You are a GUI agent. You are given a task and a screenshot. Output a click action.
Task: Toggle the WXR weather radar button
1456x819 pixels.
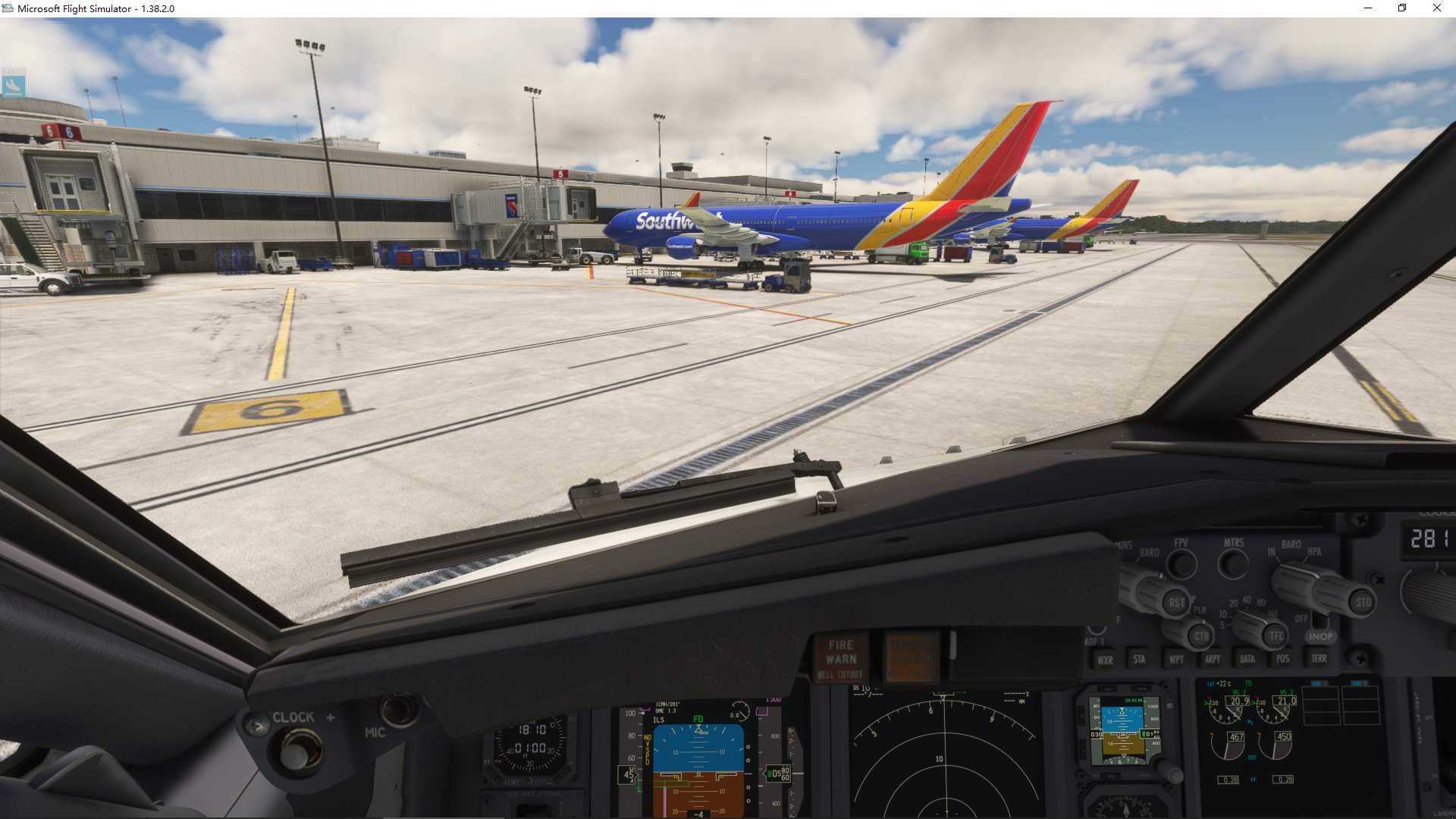click(1105, 660)
